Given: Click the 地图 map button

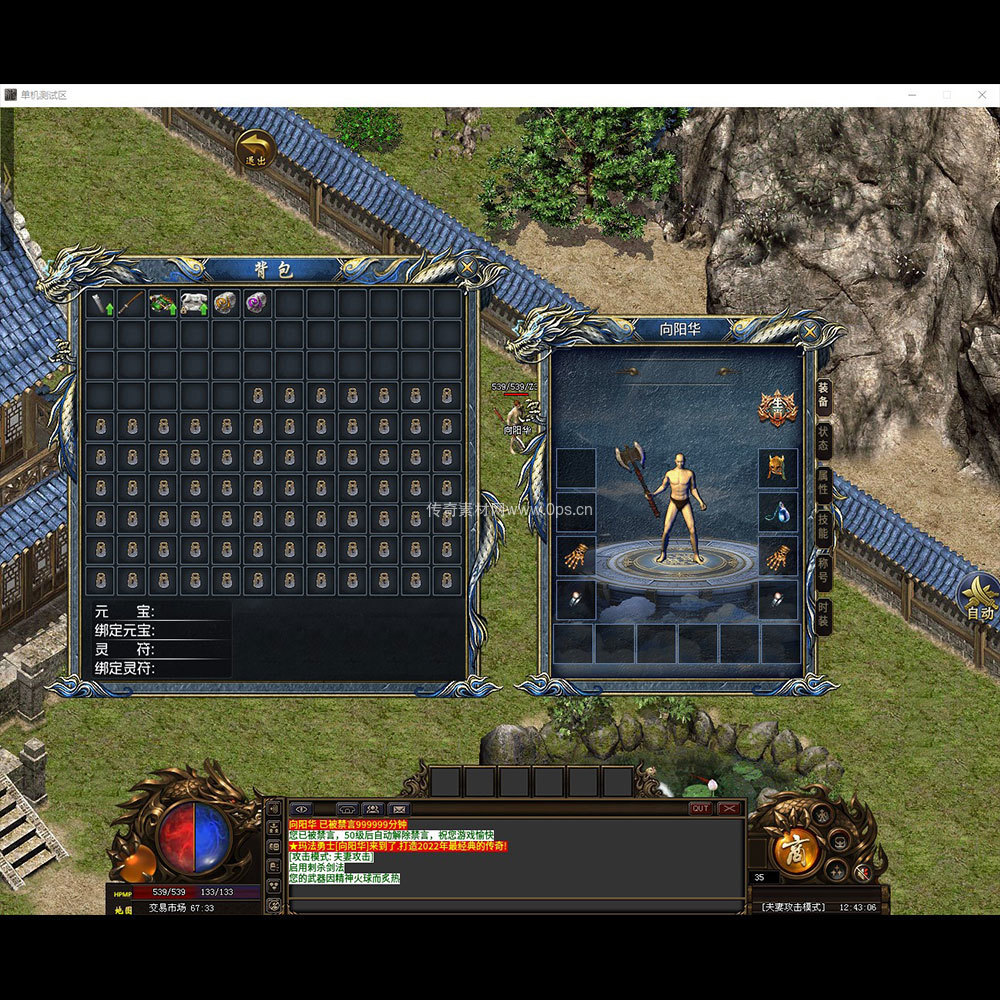Looking at the screenshot, I should pyautogui.click(x=123, y=909).
